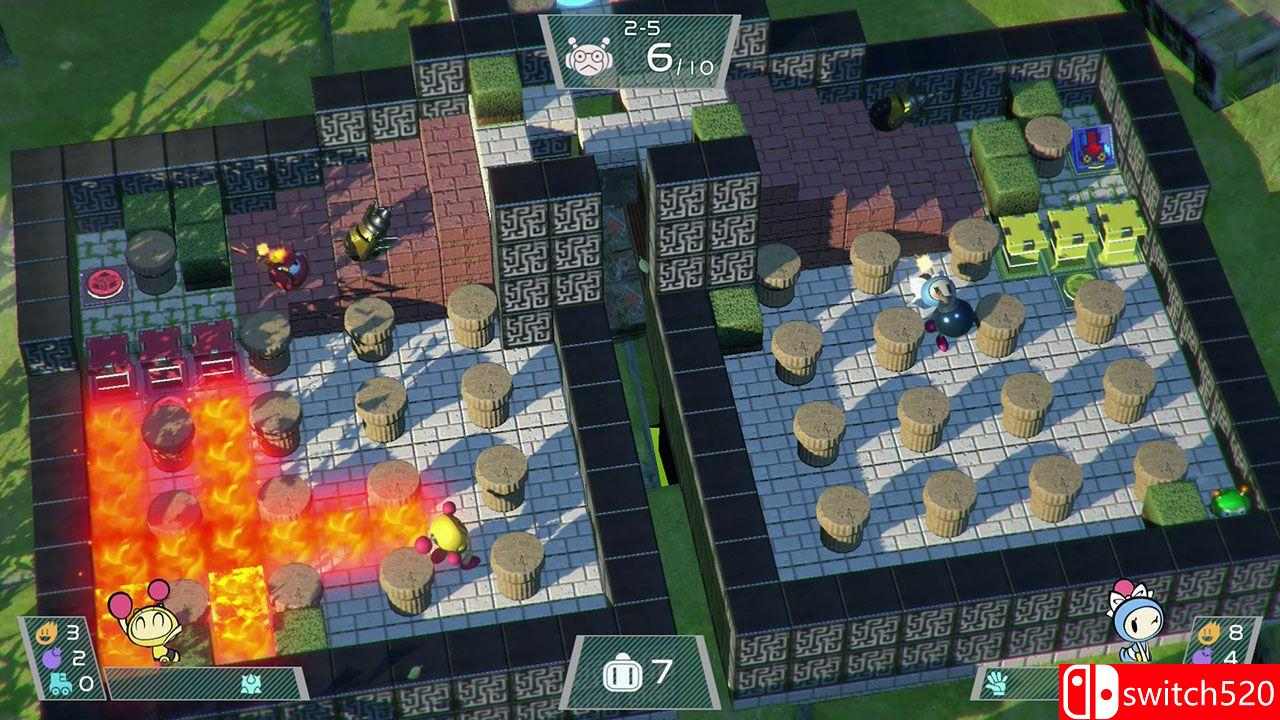Click the purple bomb icon in left stats panel
Viewport: 1280px width, 720px height.
point(52,658)
